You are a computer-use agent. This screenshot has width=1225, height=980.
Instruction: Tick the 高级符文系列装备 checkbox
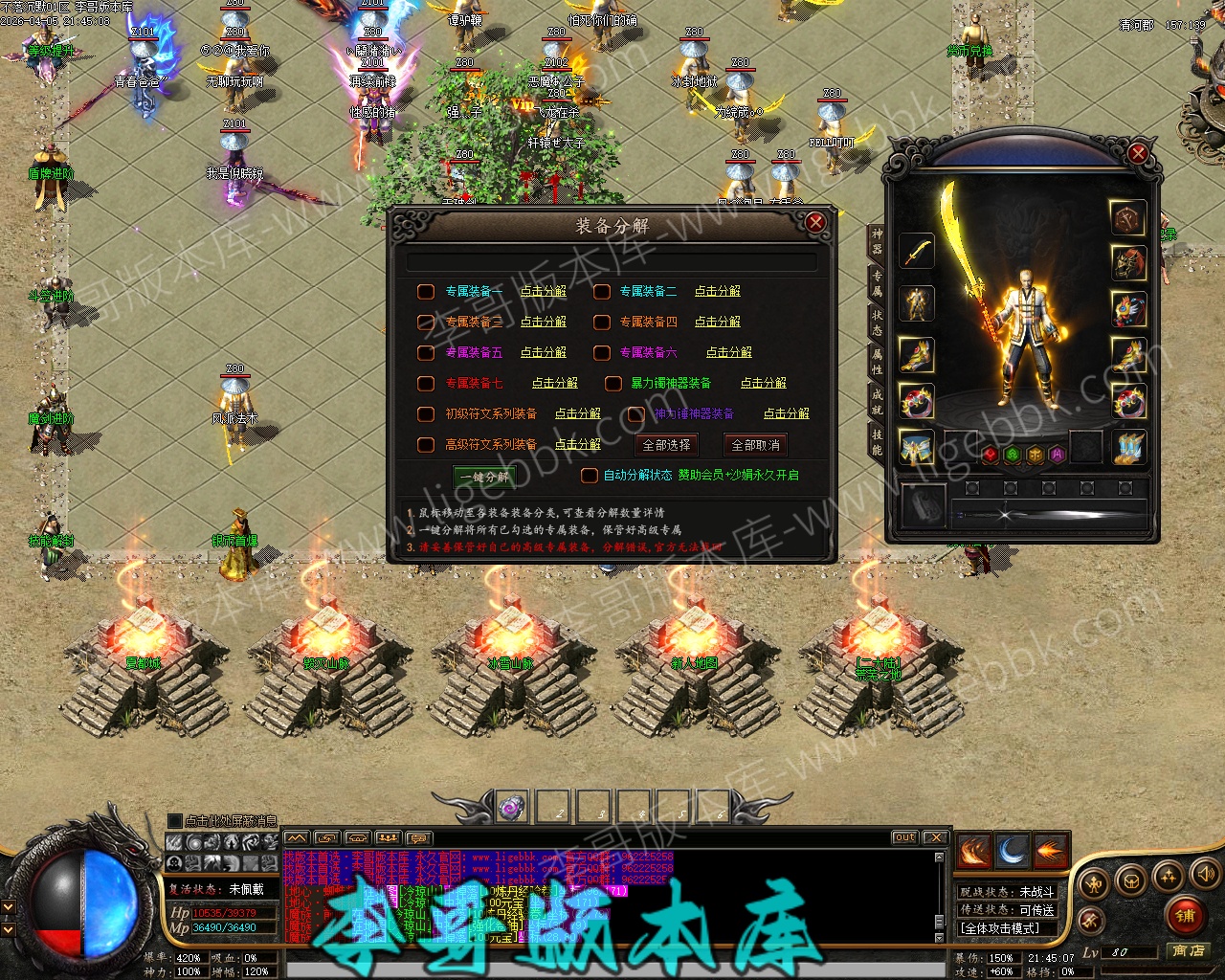426,444
